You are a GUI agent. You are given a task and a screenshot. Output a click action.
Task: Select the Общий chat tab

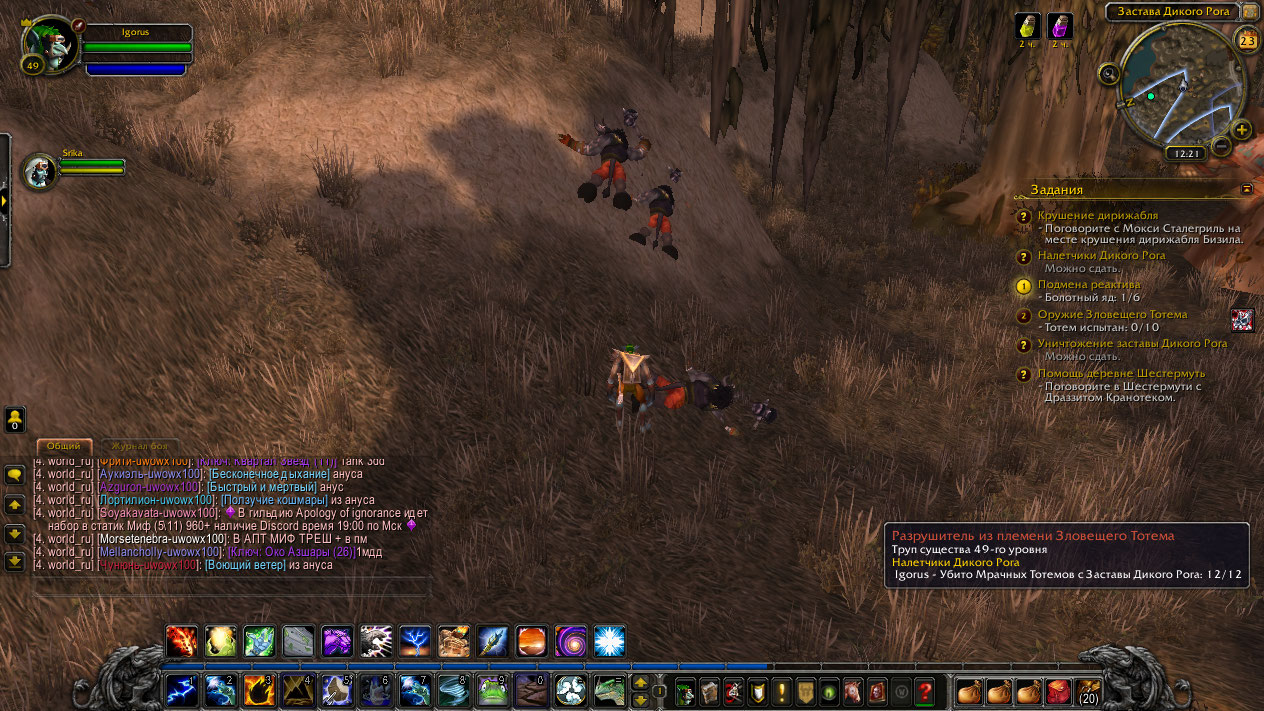pos(64,446)
